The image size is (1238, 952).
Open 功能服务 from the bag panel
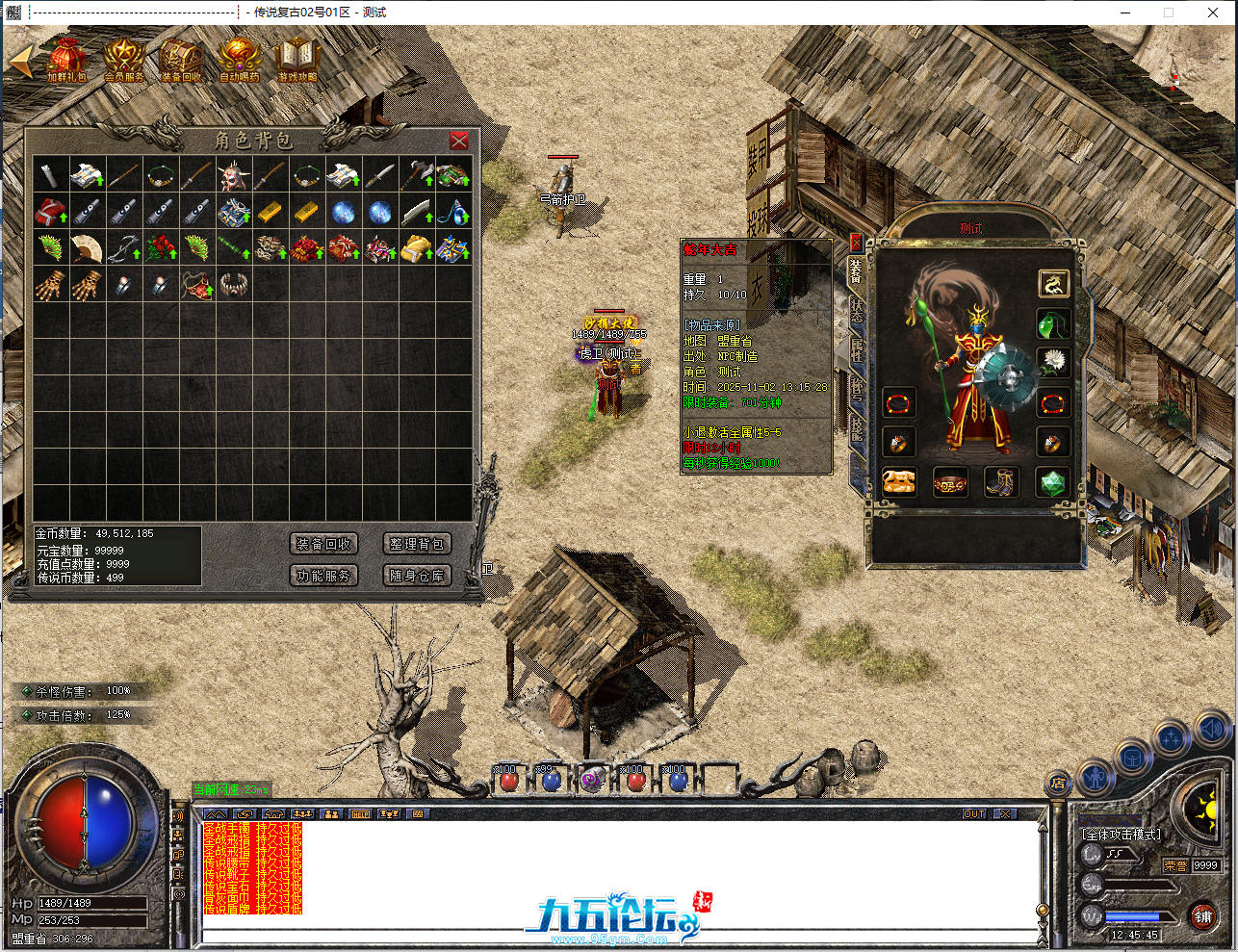323,576
